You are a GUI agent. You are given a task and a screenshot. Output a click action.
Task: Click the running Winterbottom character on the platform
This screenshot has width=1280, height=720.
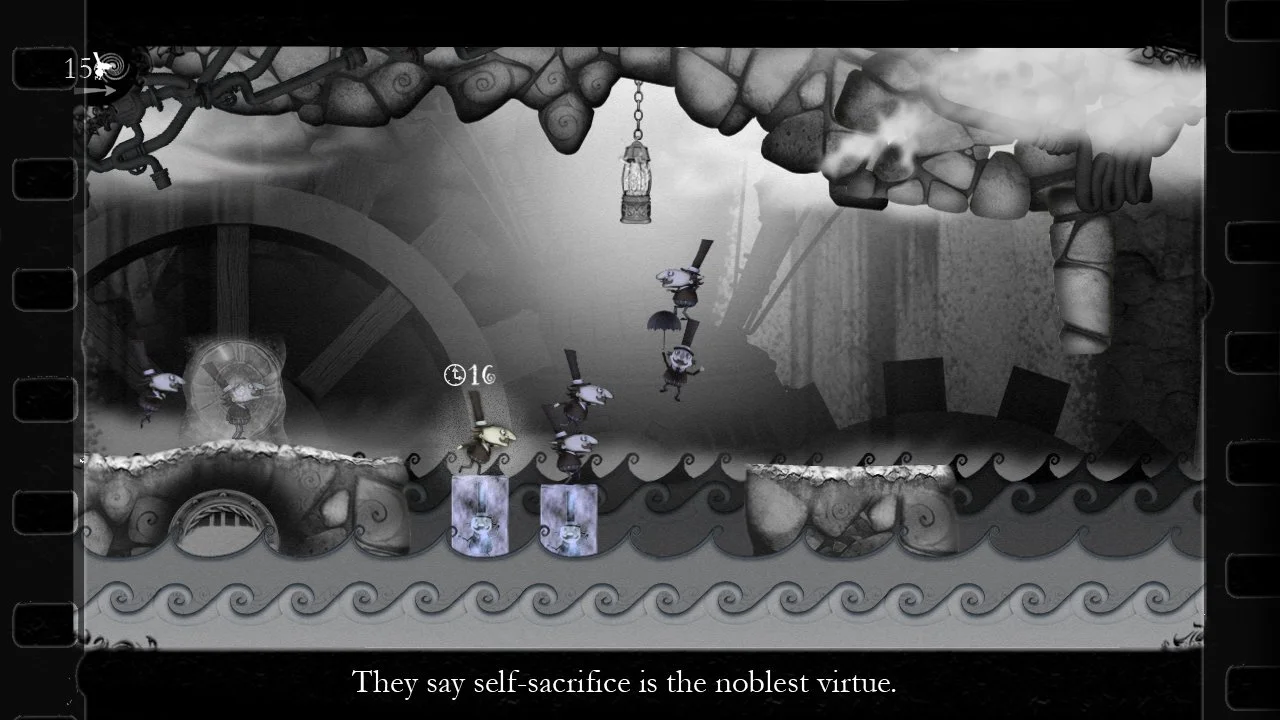pos(488,440)
